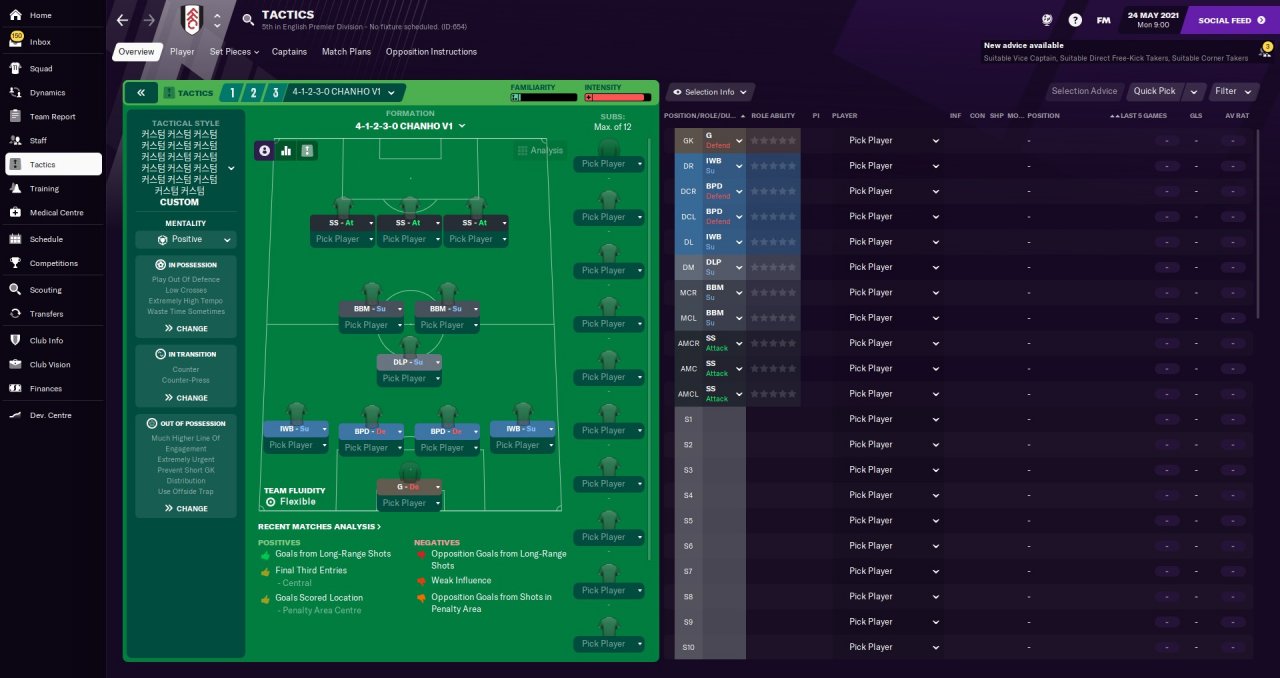1280x678 pixels.
Task: Select tactic slot number 2
Action: click(252, 92)
